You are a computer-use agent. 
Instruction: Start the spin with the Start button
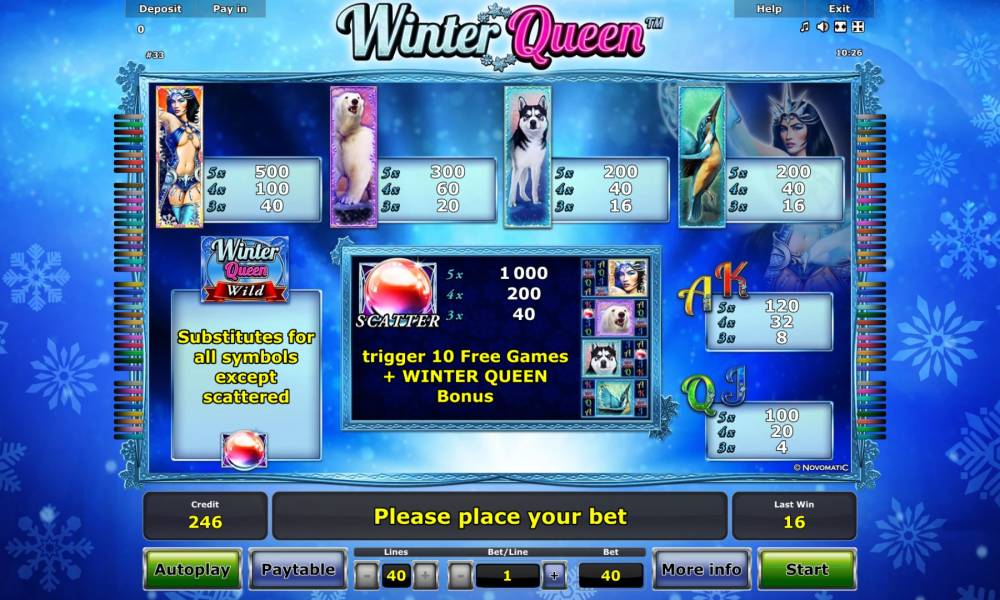point(806,570)
